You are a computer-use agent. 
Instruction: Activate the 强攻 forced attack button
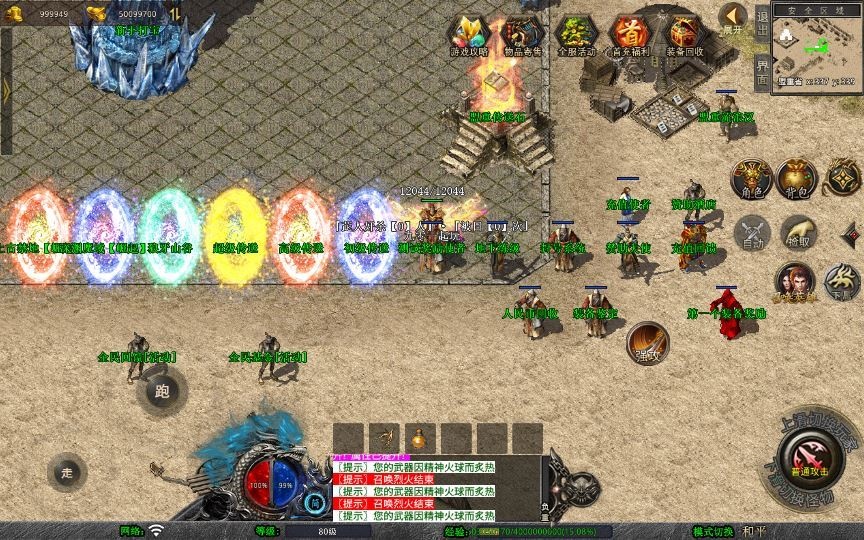(x=646, y=343)
